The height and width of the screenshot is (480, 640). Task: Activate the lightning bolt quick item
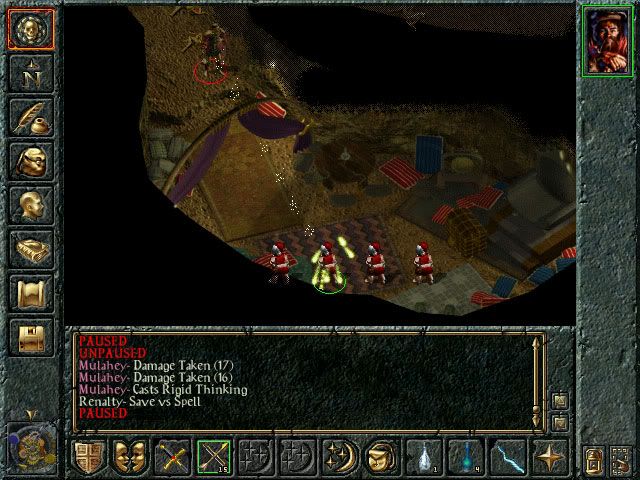coord(506,457)
